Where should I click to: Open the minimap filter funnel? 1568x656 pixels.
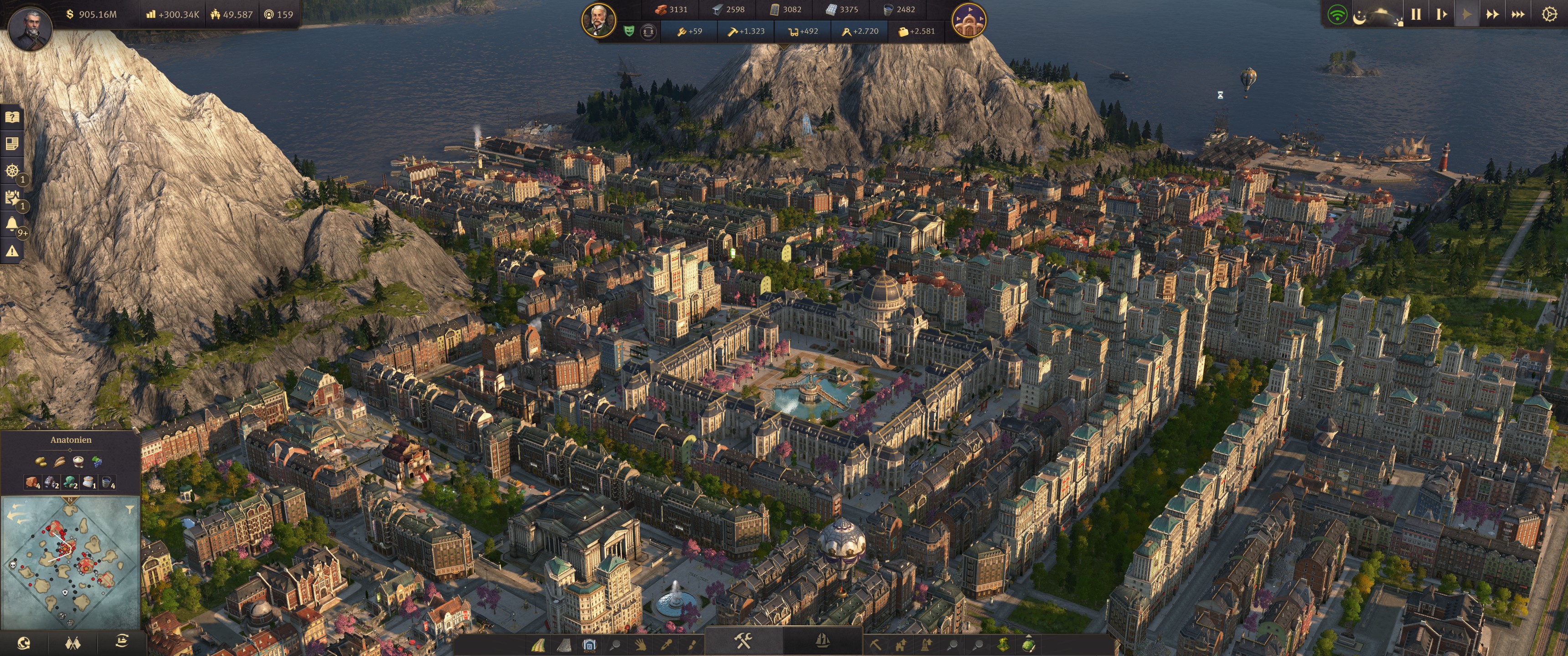click(x=129, y=509)
